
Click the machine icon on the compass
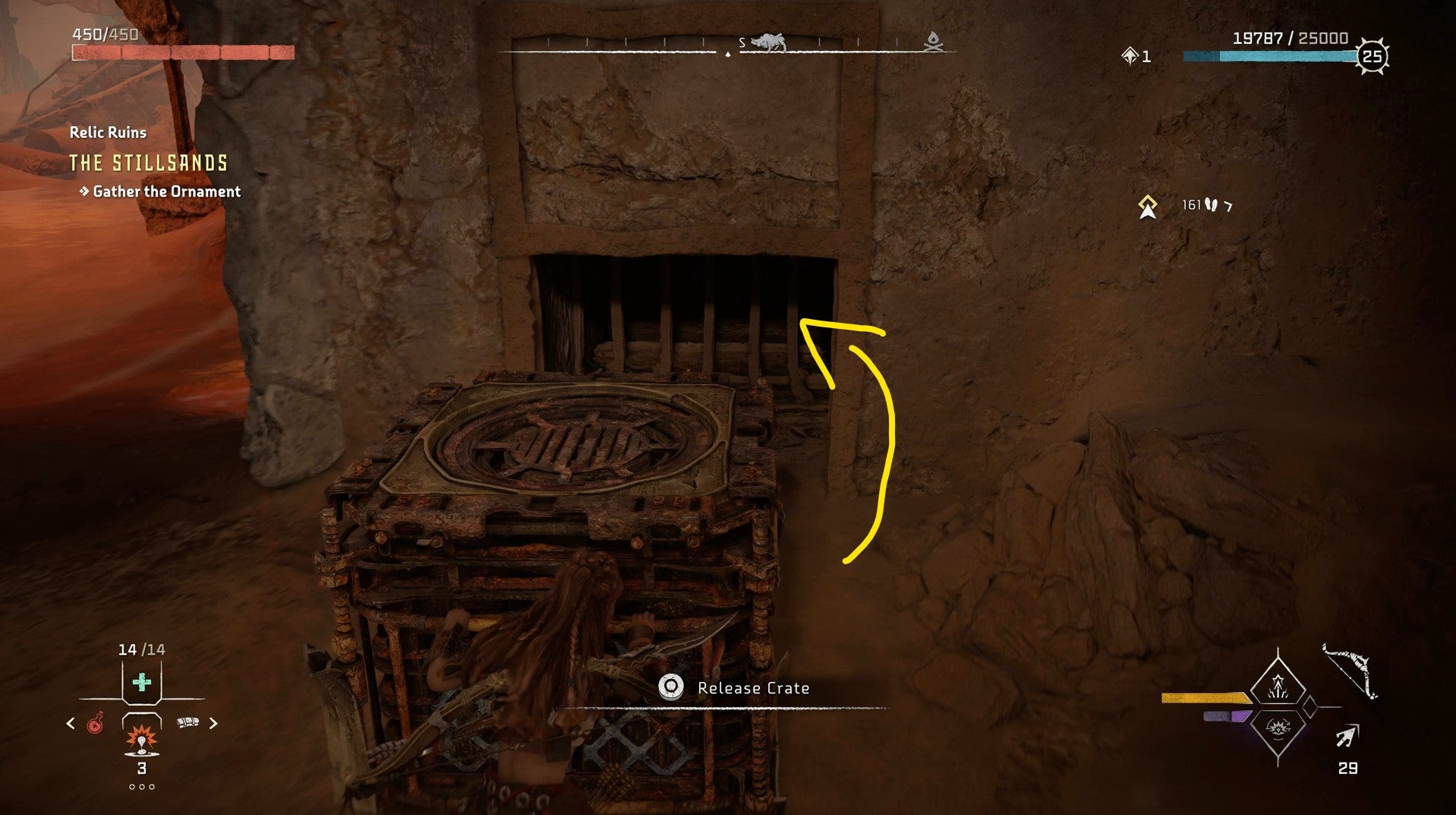(x=767, y=42)
